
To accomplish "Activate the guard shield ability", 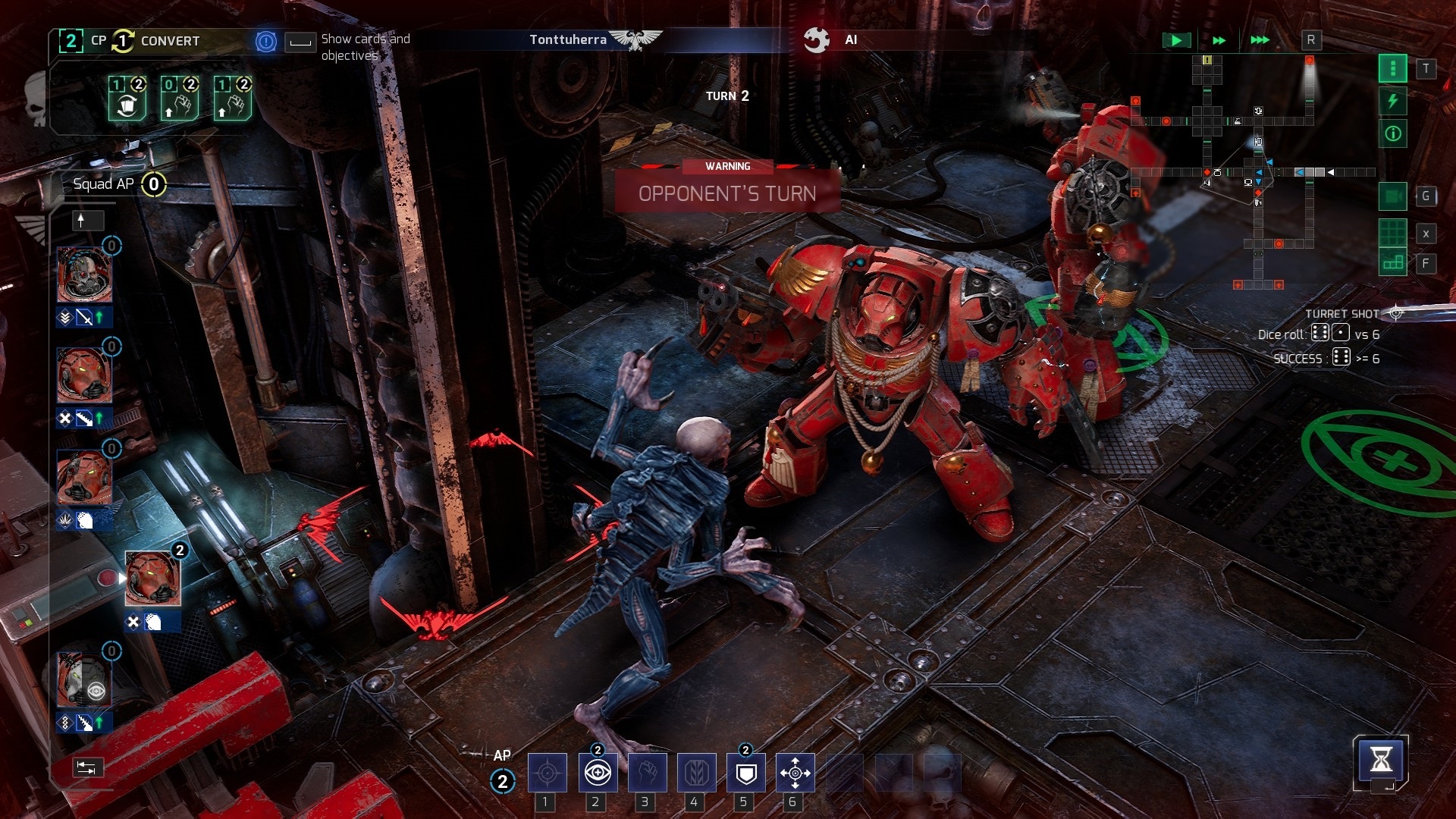I will click(746, 773).
